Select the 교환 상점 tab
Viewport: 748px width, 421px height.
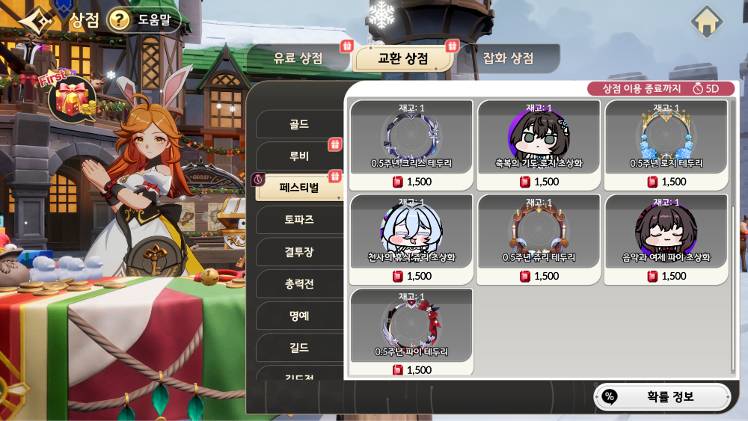point(402,59)
